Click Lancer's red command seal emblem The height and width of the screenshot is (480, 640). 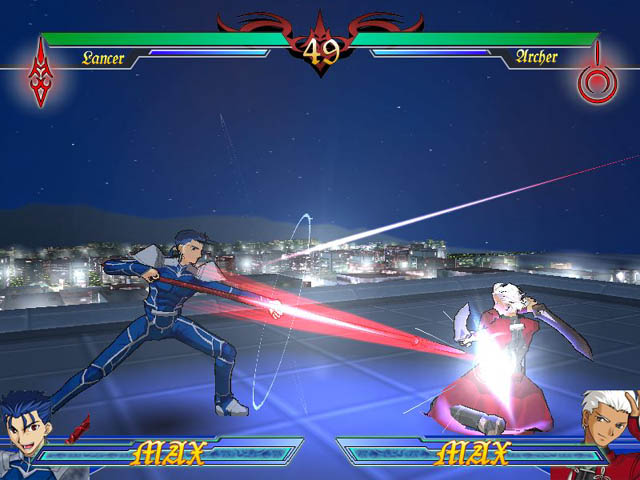coord(42,72)
